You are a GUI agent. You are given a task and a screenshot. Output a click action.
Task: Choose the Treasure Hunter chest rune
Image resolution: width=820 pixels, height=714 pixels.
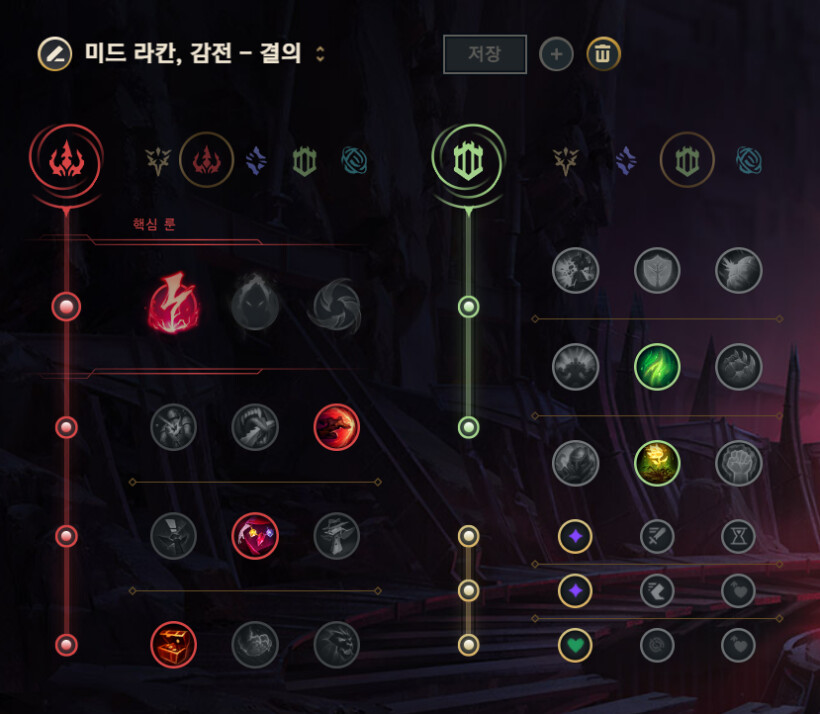pos(174,645)
